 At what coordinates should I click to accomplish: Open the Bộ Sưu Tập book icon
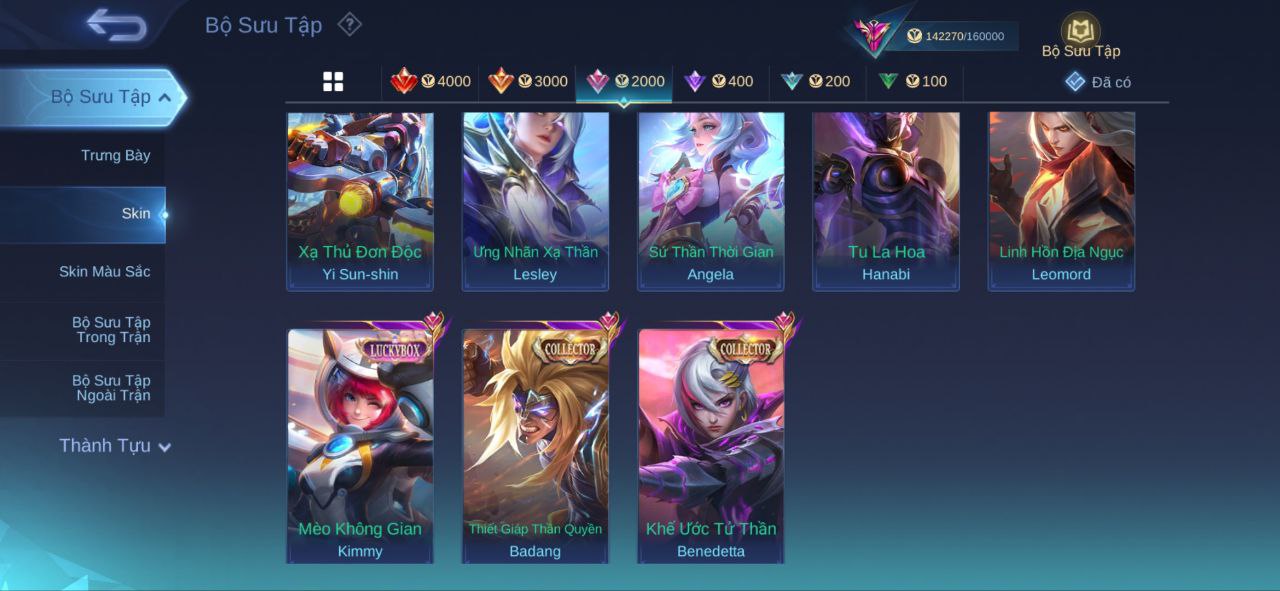1080,35
